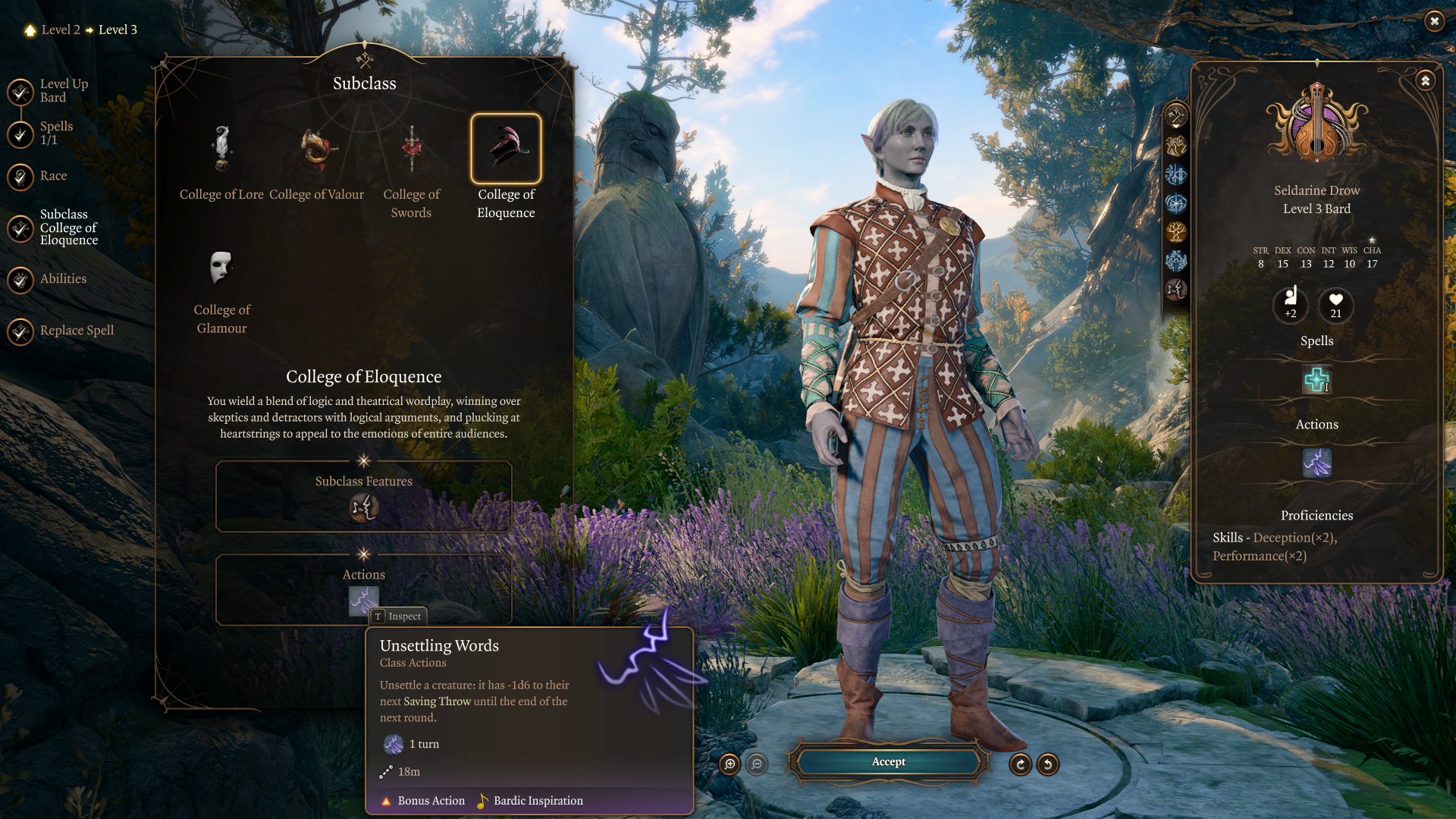
Task: Choose the College of Valour subclass
Action: click(316, 149)
